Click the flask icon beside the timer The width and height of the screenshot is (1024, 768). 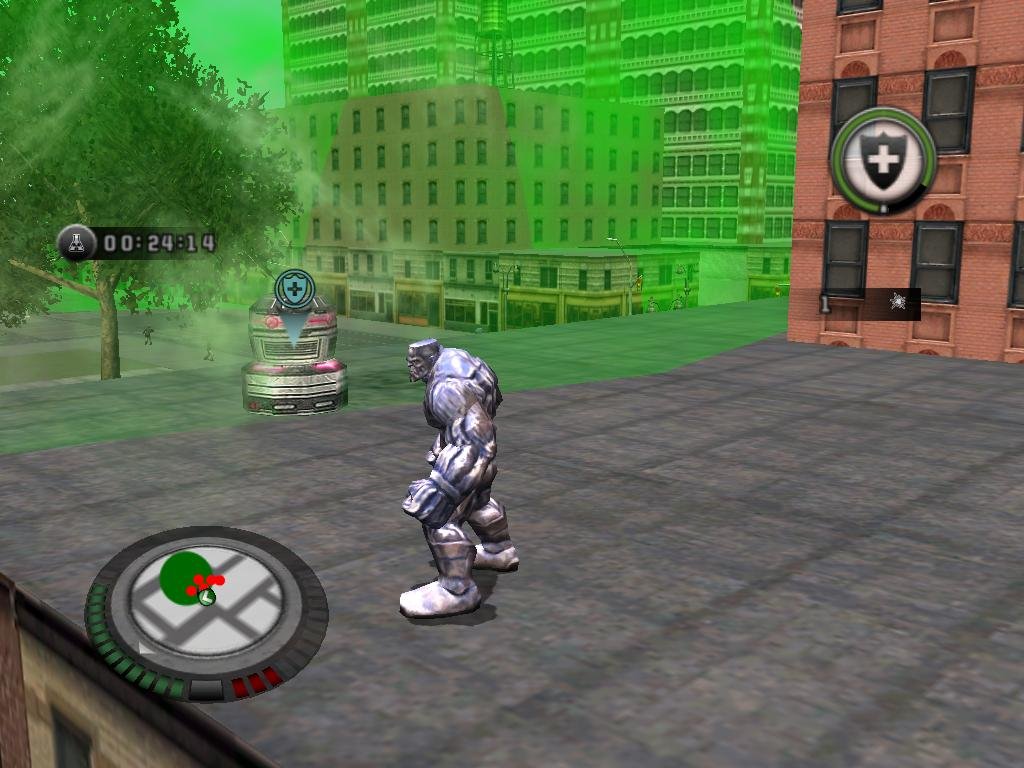point(76,242)
